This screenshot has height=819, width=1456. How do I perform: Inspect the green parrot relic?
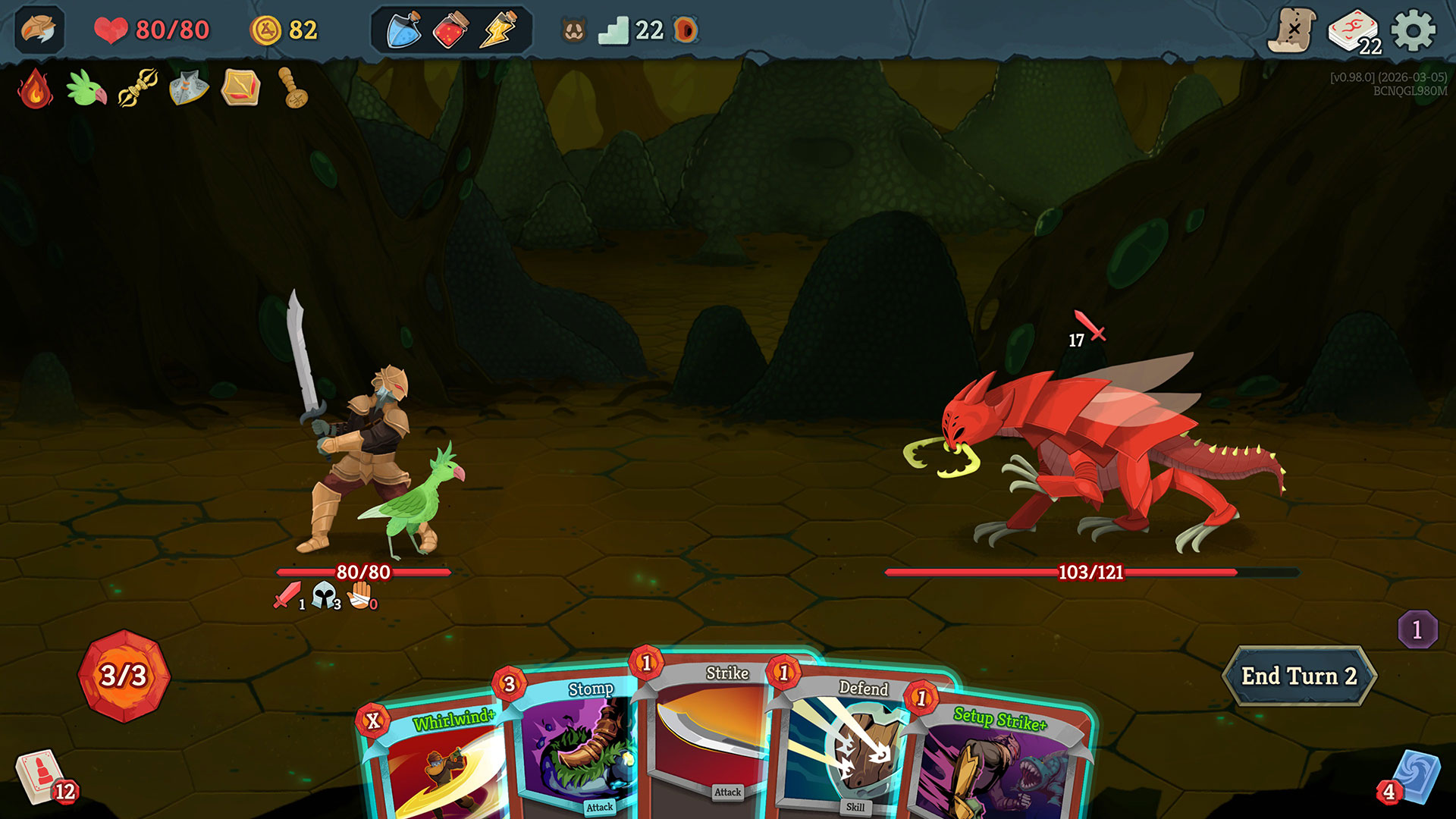pyautogui.click(x=86, y=88)
